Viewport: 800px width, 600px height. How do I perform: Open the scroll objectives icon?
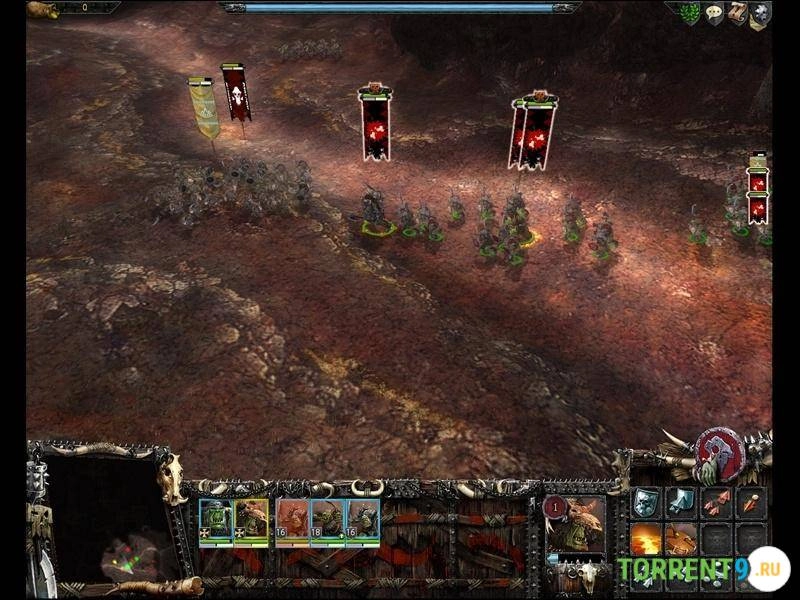737,13
